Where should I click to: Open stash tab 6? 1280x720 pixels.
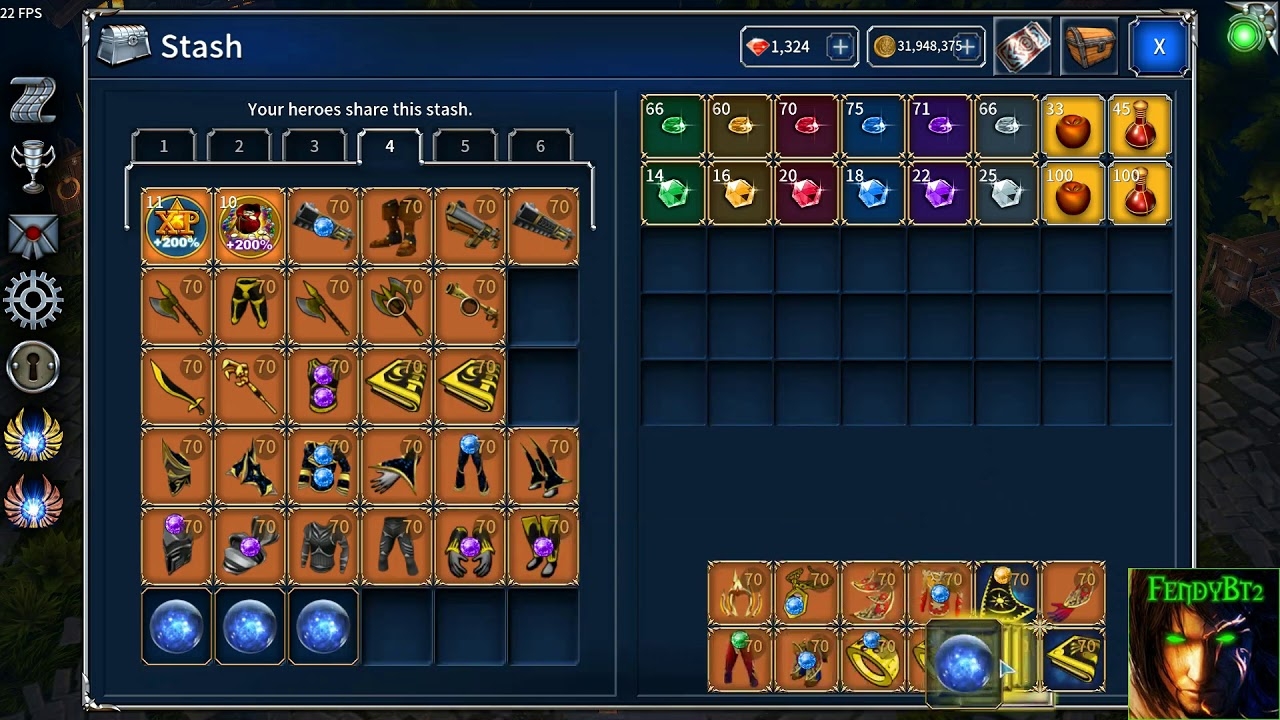click(x=540, y=146)
